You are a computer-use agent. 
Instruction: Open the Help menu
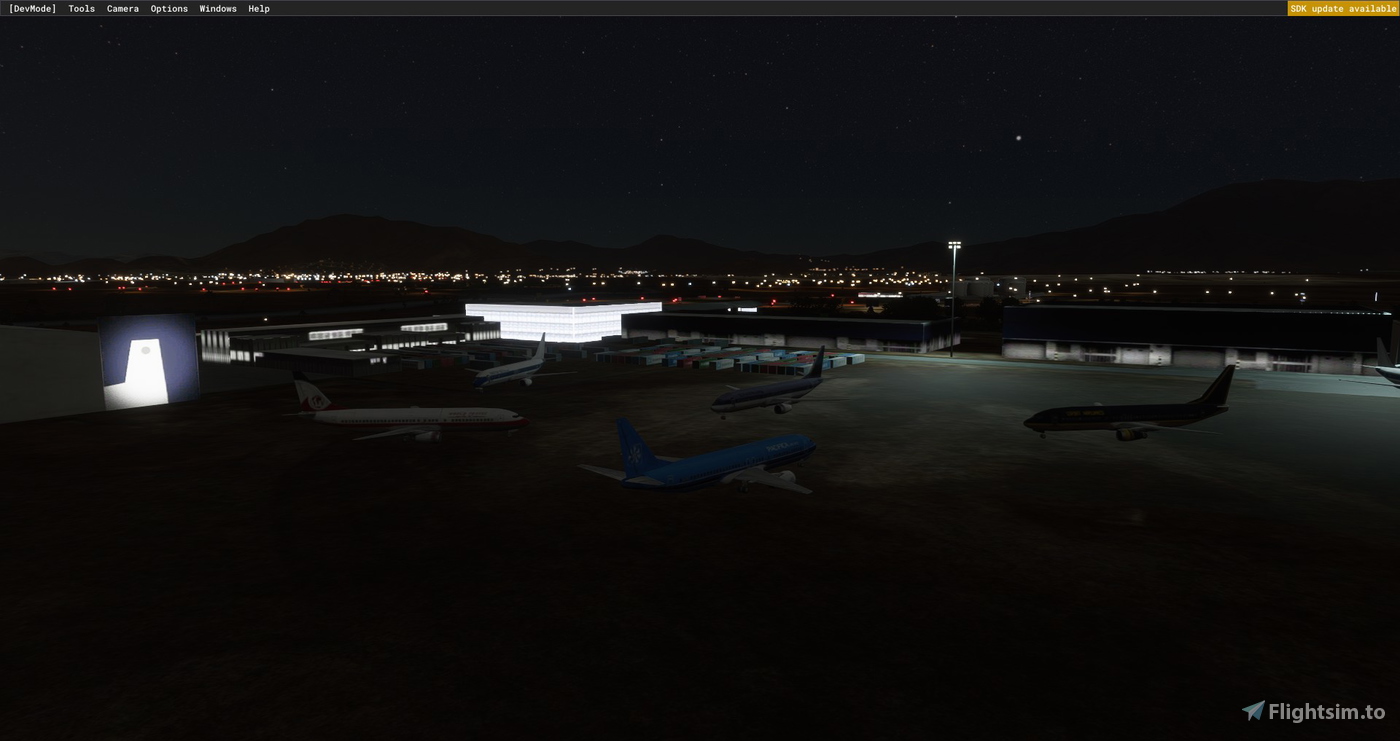(x=257, y=8)
